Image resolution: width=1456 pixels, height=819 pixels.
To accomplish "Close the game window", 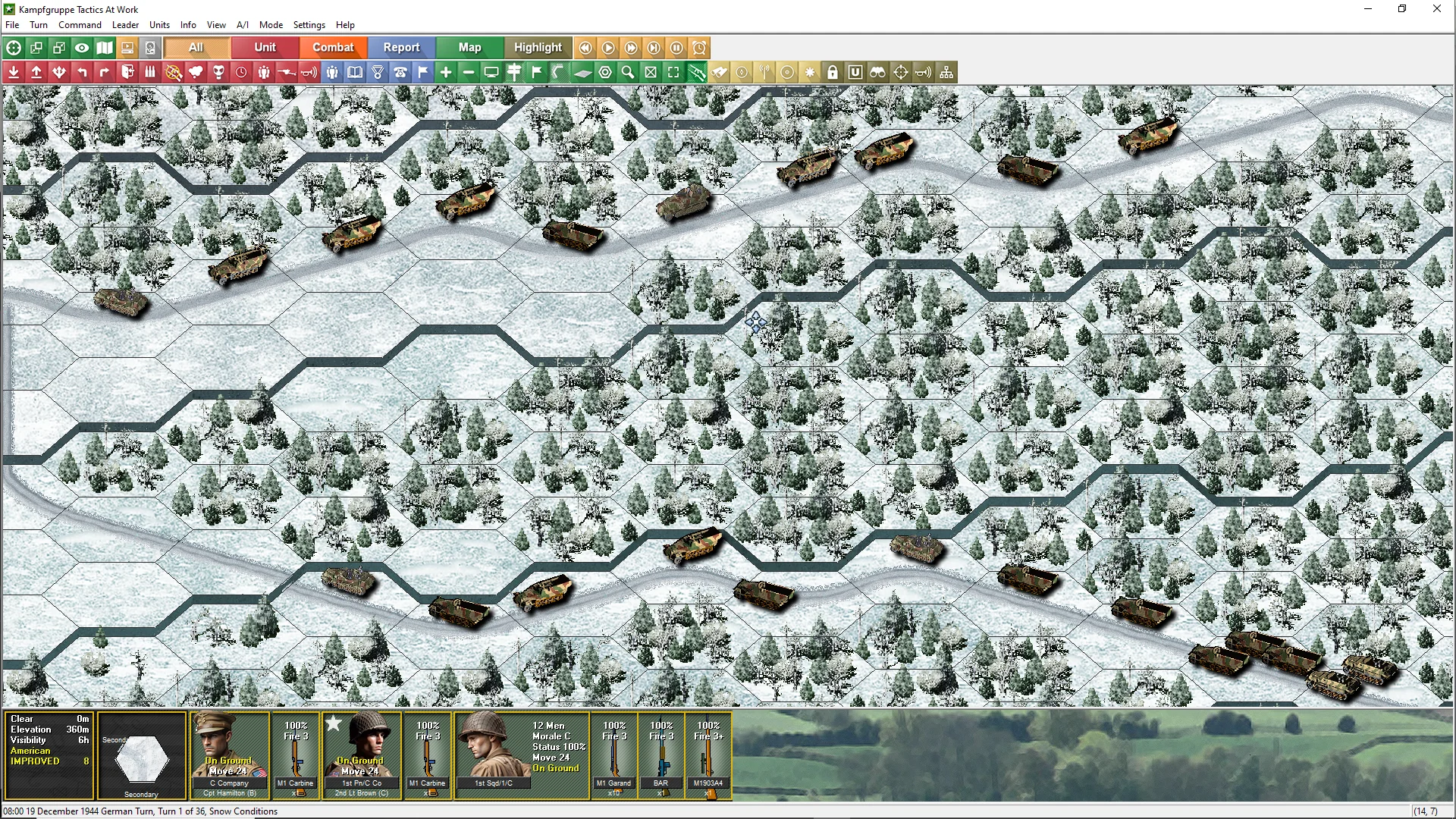I will click(1436, 9).
